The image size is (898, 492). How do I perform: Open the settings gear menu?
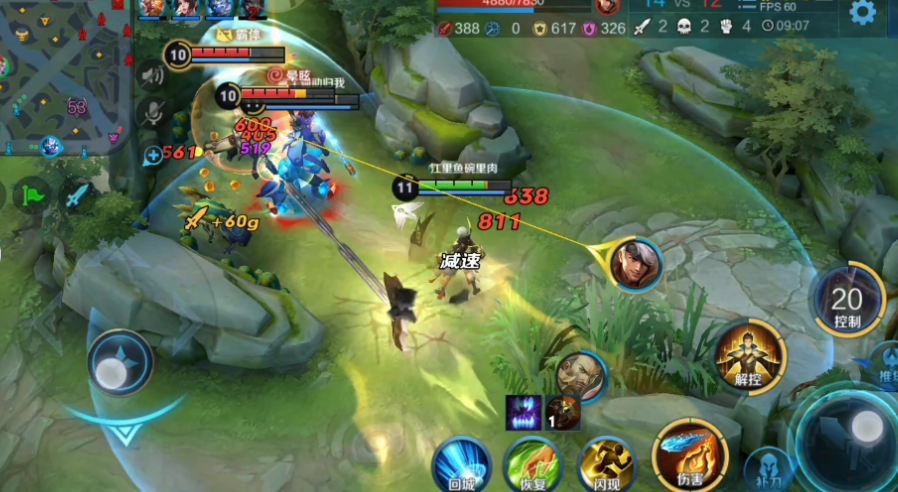(862, 13)
